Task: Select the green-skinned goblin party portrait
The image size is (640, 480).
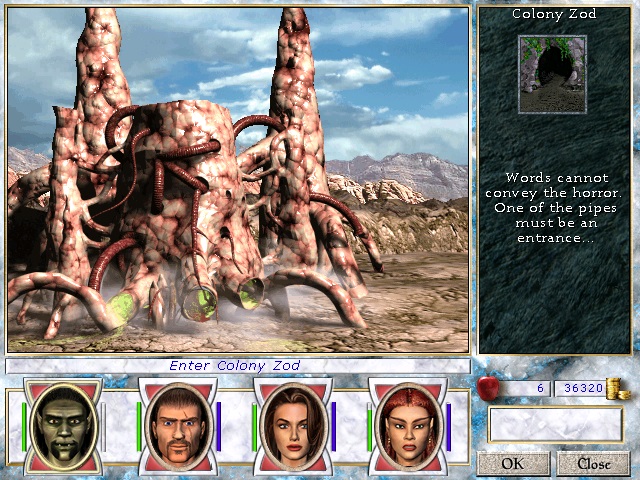Action: [62, 424]
